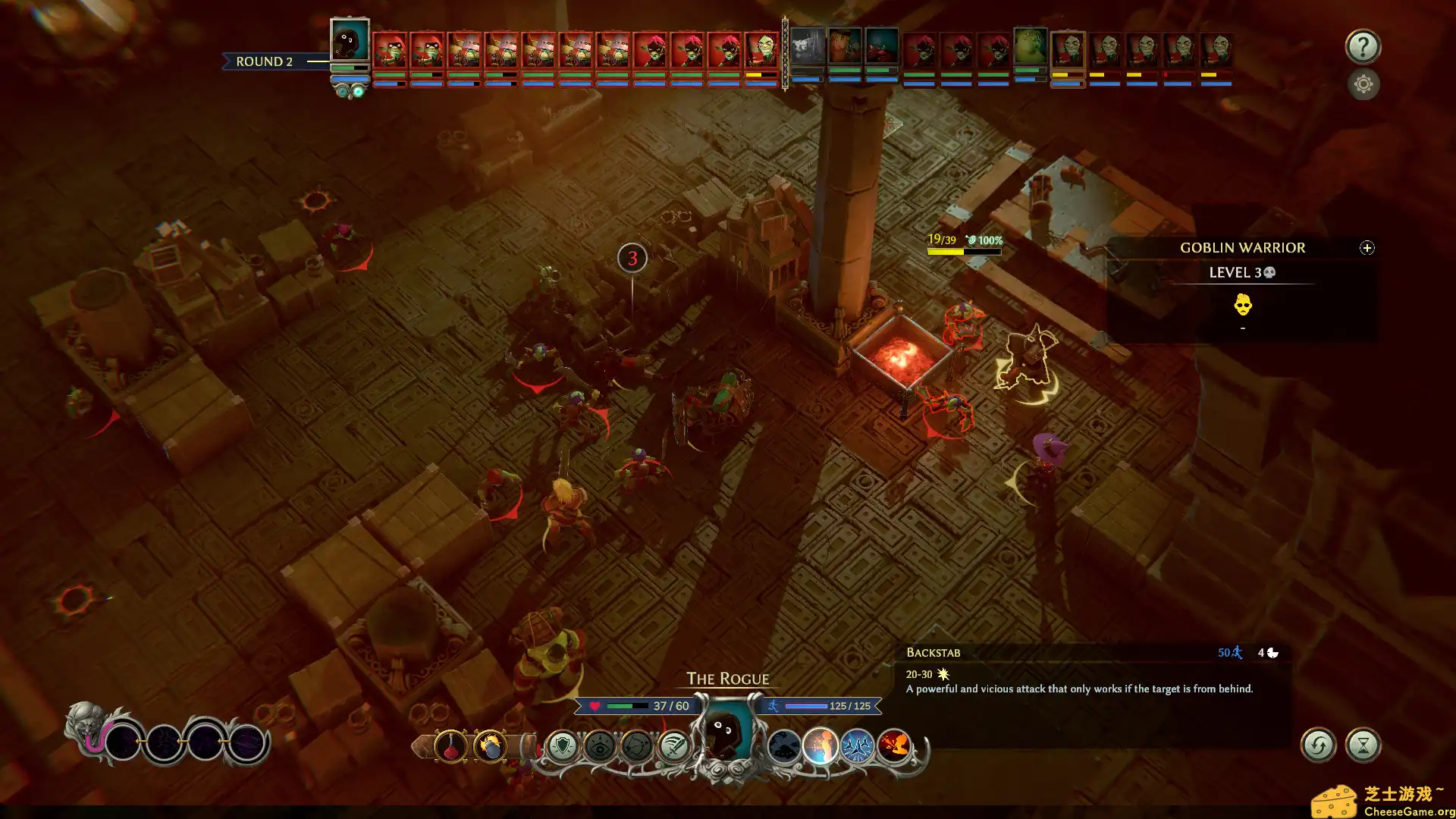The width and height of the screenshot is (1456, 819).
Task: Select the red health potion slot
Action: (450, 746)
